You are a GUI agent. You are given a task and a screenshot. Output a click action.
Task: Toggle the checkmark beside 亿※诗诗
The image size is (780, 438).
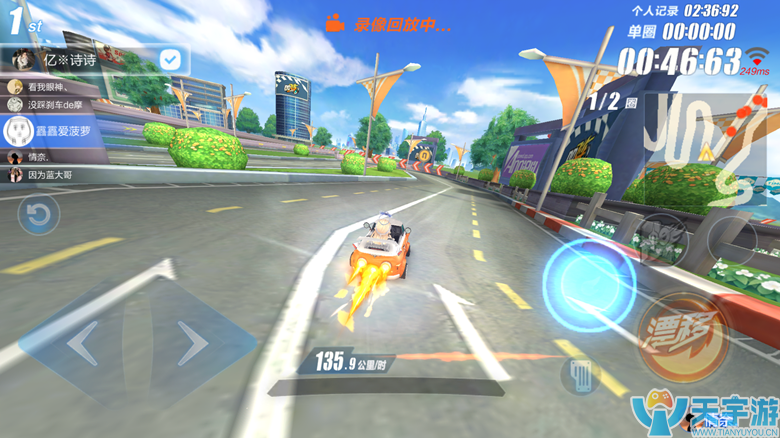[171, 60]
